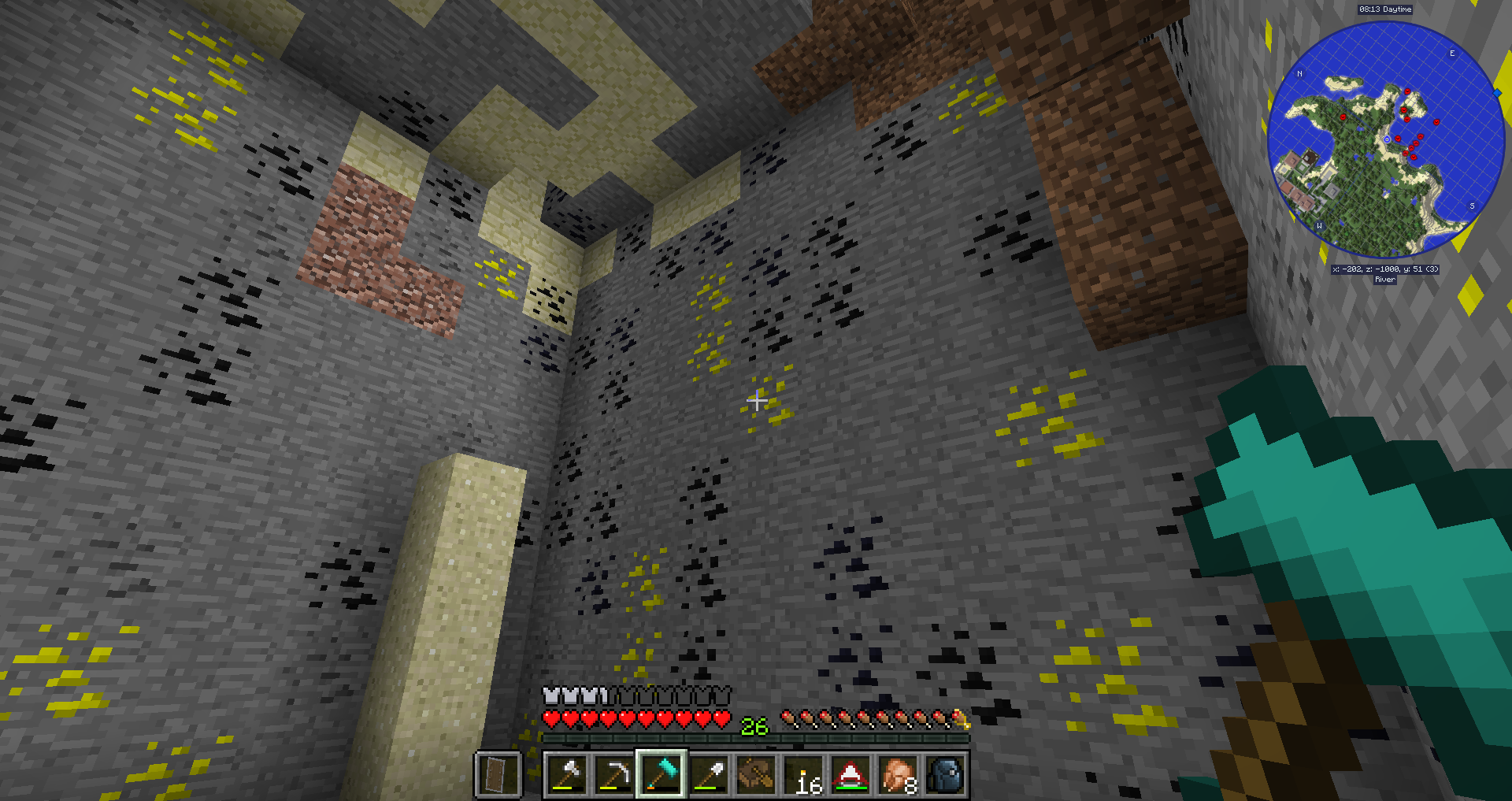Click the shield in the offhand slot
1512x801 pixels.
click(x=498, y=775)
